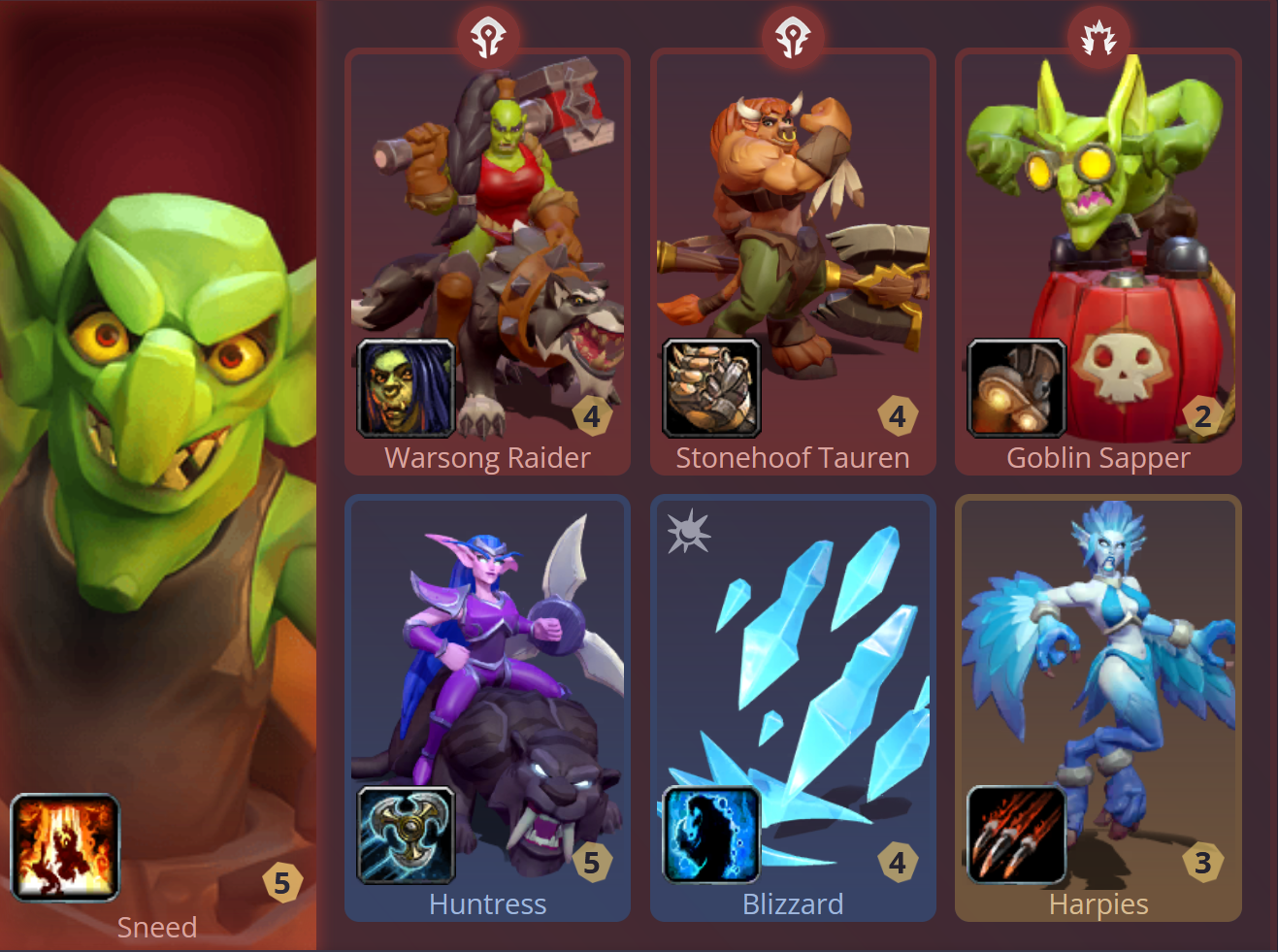This screenshot has height=952, width=1278.
Task: Click the cost badge showing 5 on Huntress
Action: coord(593,863)
